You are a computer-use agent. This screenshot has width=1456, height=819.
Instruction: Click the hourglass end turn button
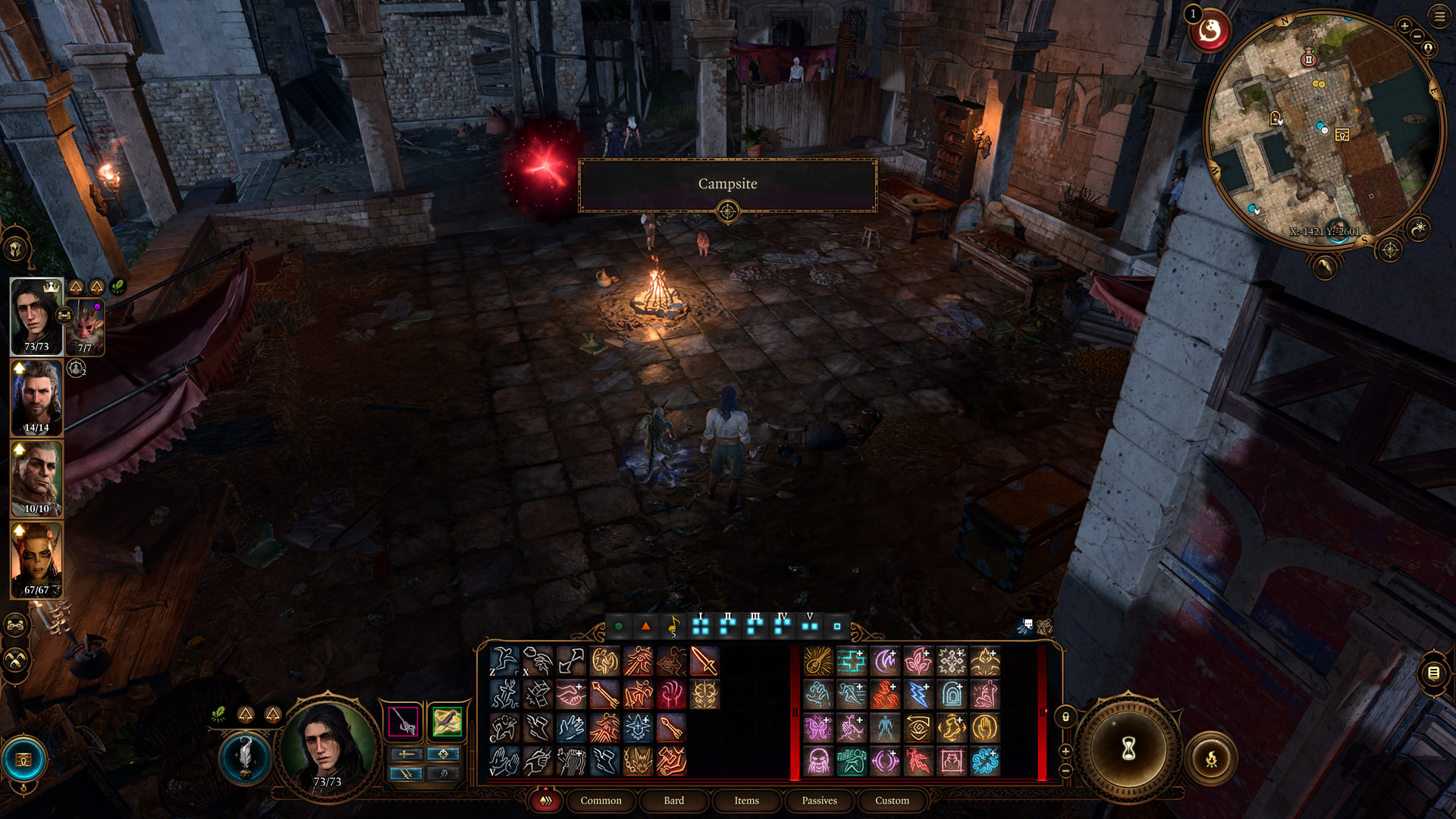(x=1128, y=749)
